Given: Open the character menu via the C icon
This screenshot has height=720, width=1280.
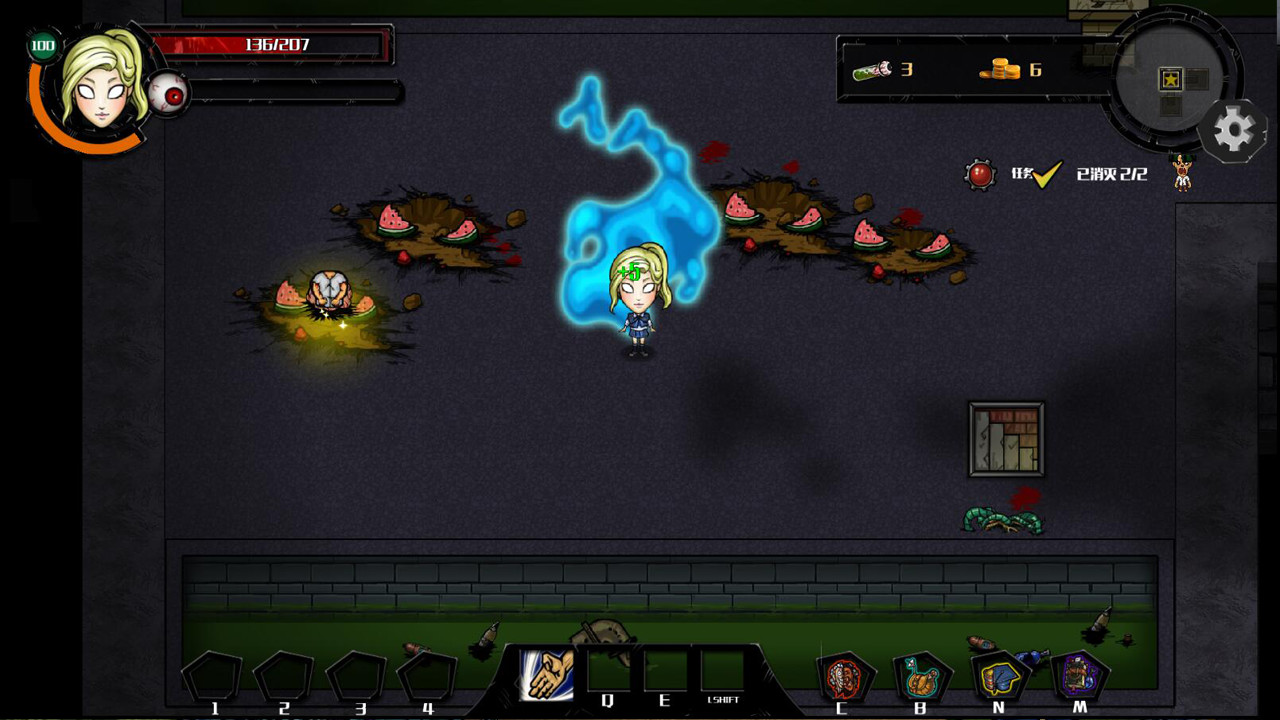Looking at the screenshot, I should (845, 675).
